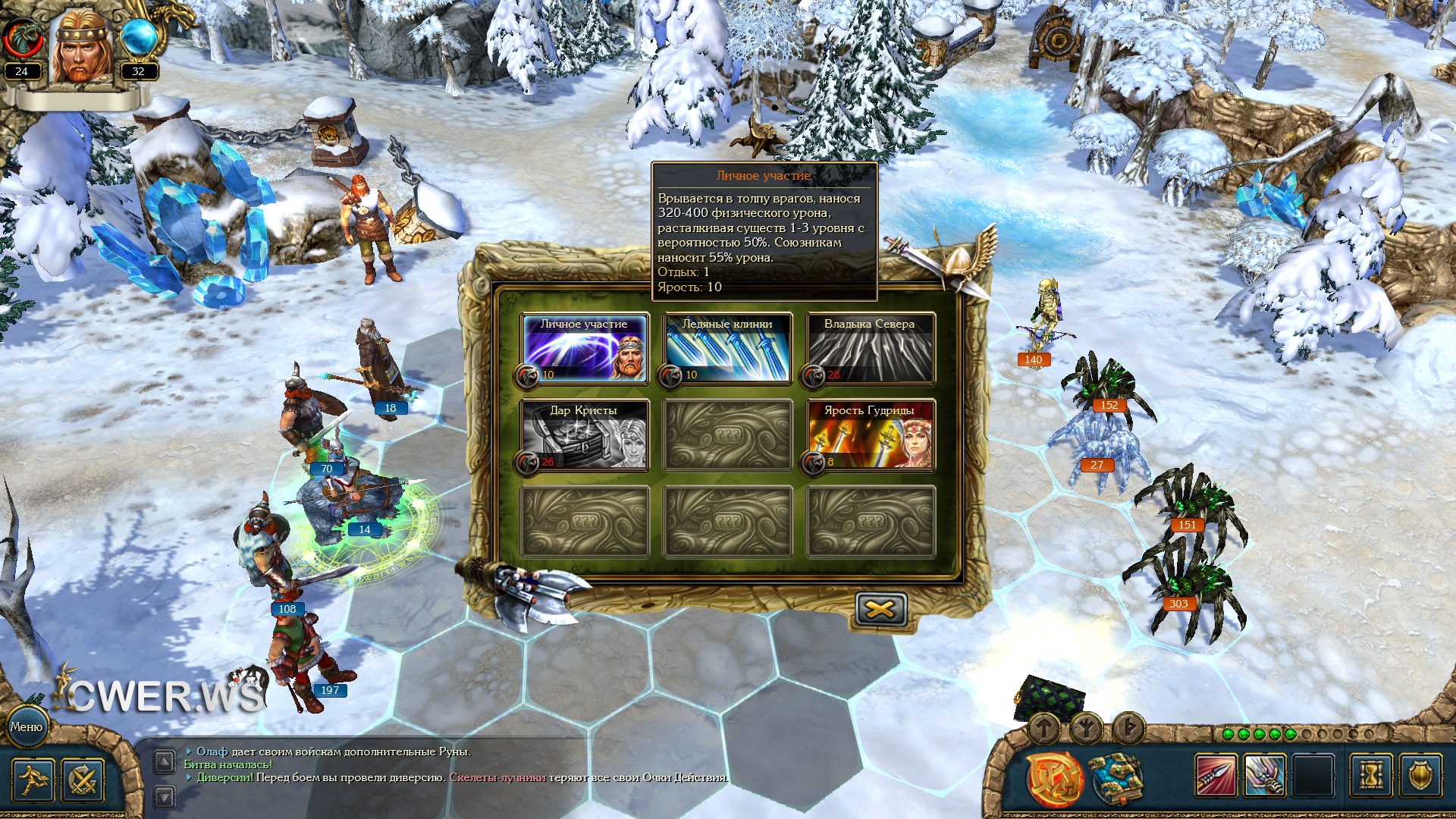Select the Владыка Севера ability tile
This screenshot has width=1456, height=819.
tap(870, 349)
